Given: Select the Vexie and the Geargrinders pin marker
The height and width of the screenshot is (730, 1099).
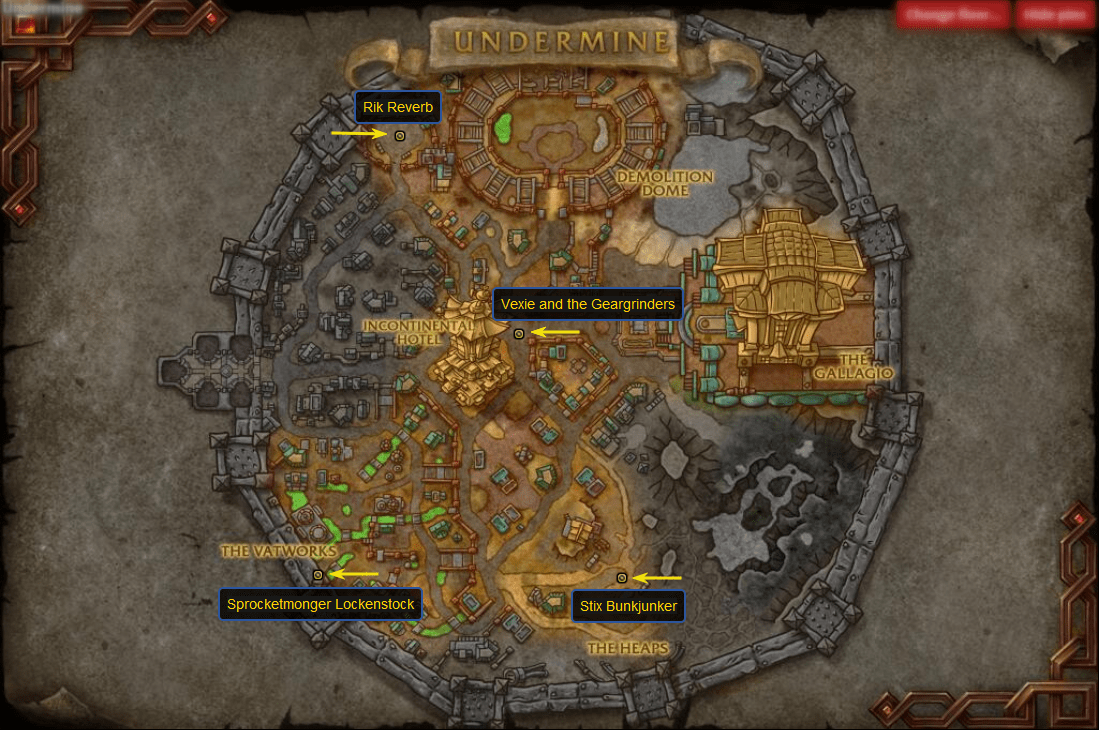Looking at the screenshot, I should pos(519,334).
